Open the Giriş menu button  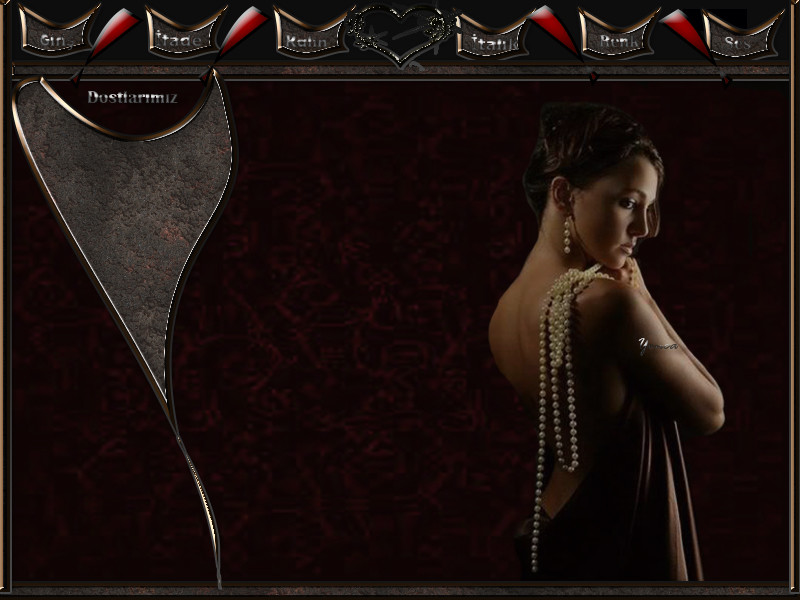tap(56, 39)
